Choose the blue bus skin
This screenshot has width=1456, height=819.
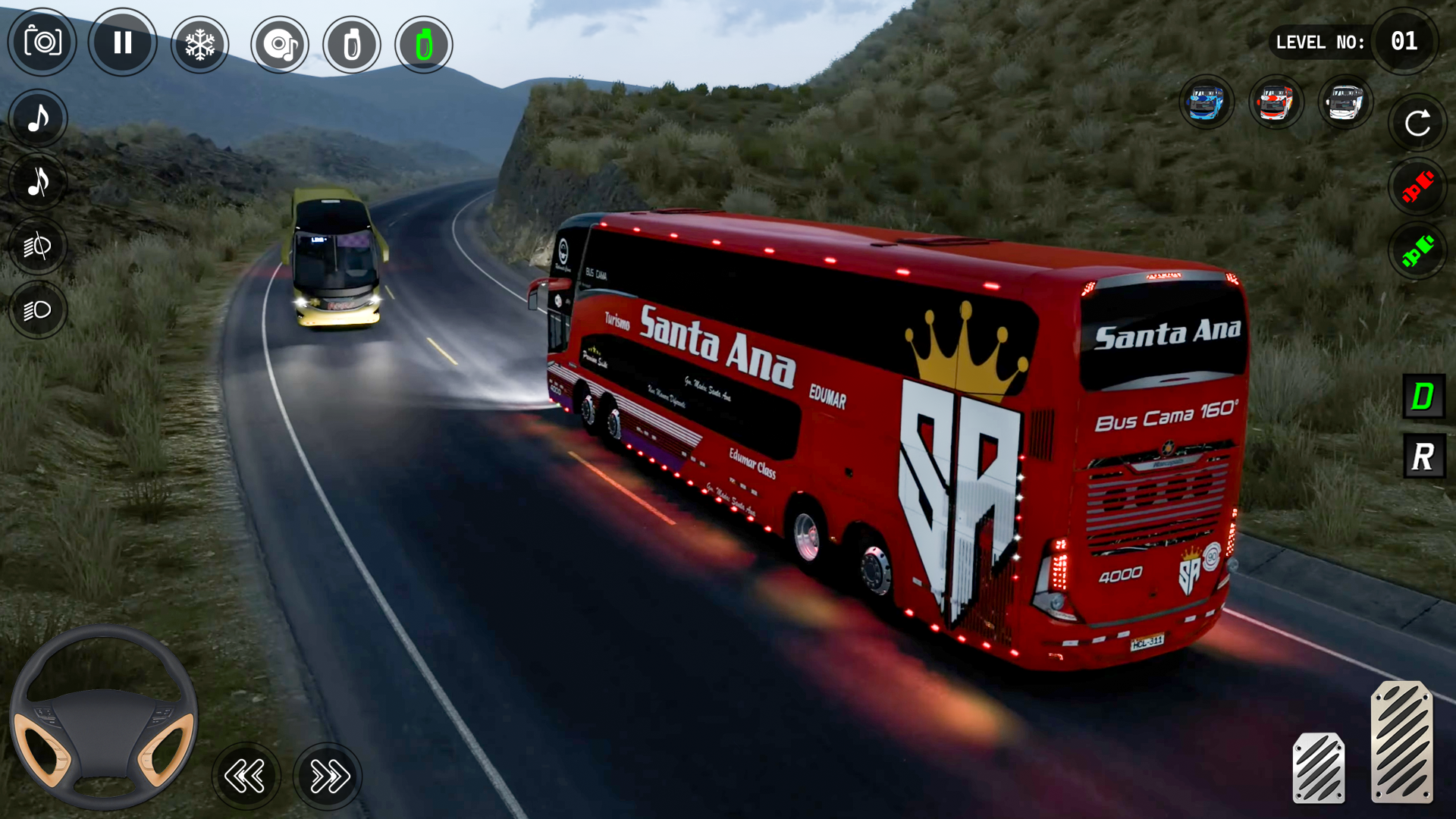[1207, 102]
